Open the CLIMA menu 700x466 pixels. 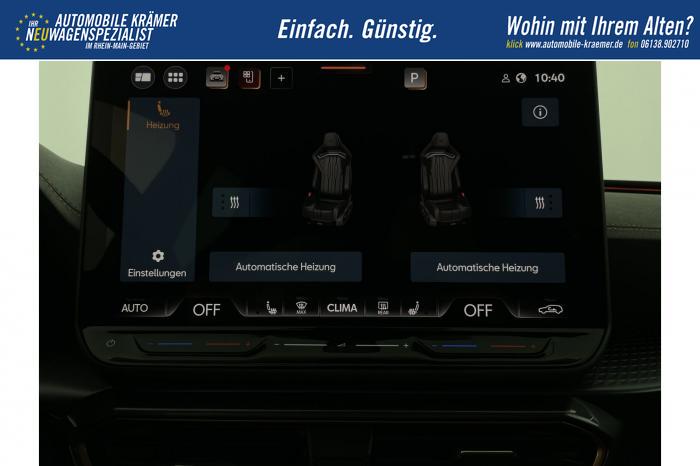(342, 308)
